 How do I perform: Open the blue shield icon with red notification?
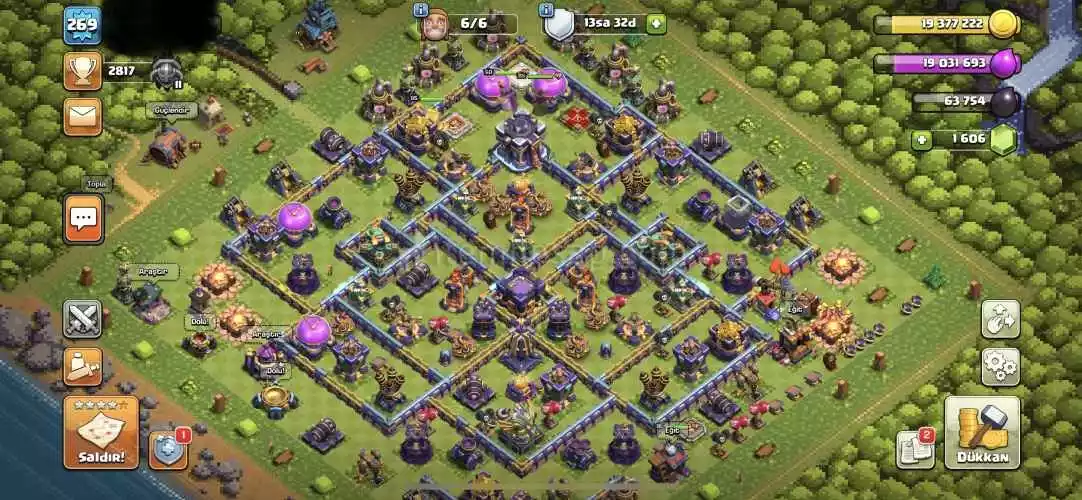(168, 450)
